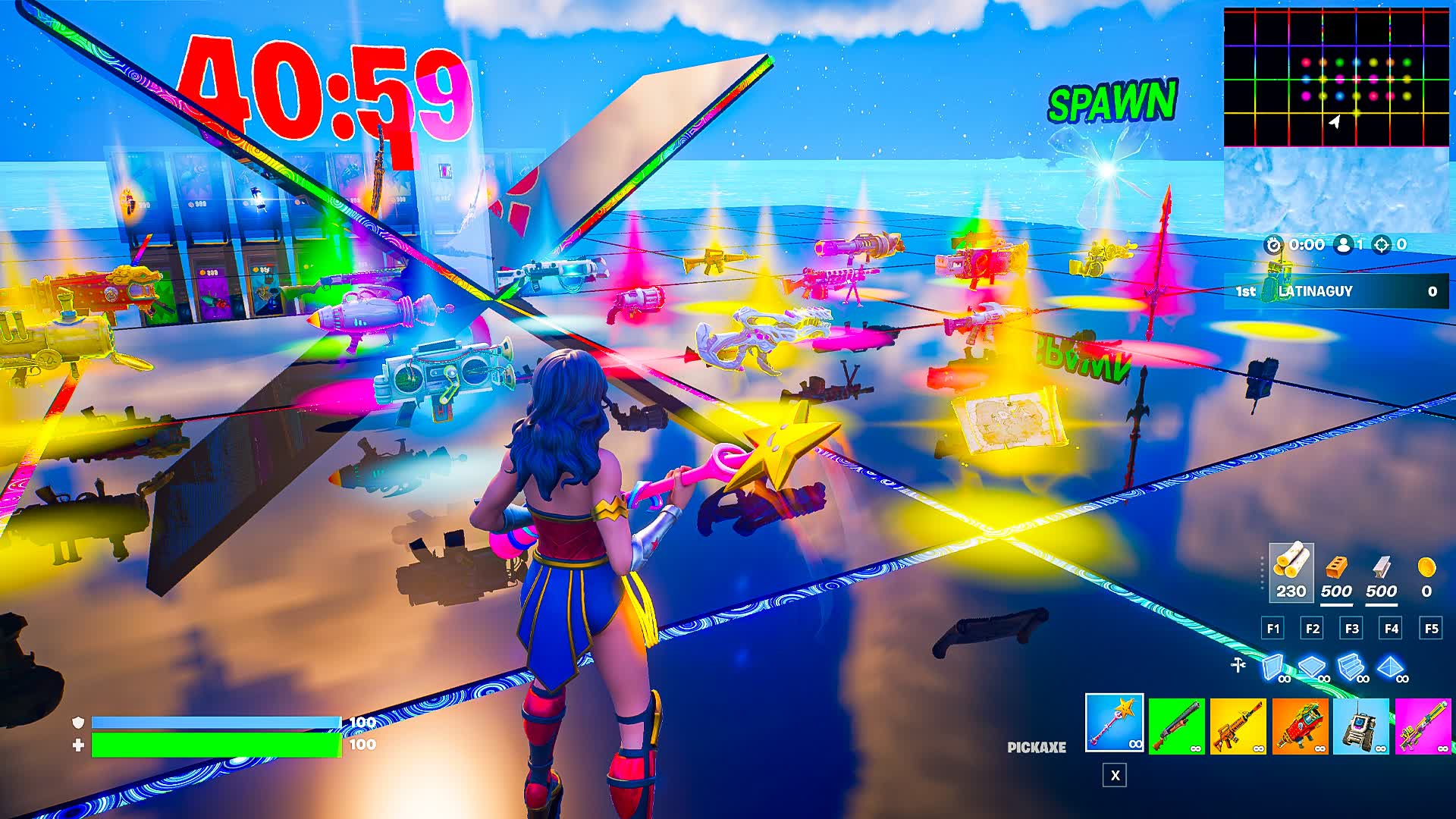This screenshot has height=819, width=1456.
Task: Click the grid minimap
Action: click(x=1336, y=77)
